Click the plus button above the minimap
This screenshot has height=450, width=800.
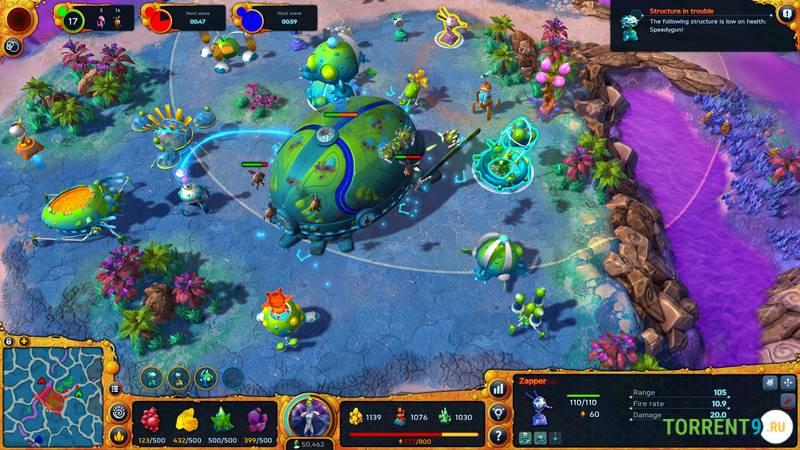[23, 341]
